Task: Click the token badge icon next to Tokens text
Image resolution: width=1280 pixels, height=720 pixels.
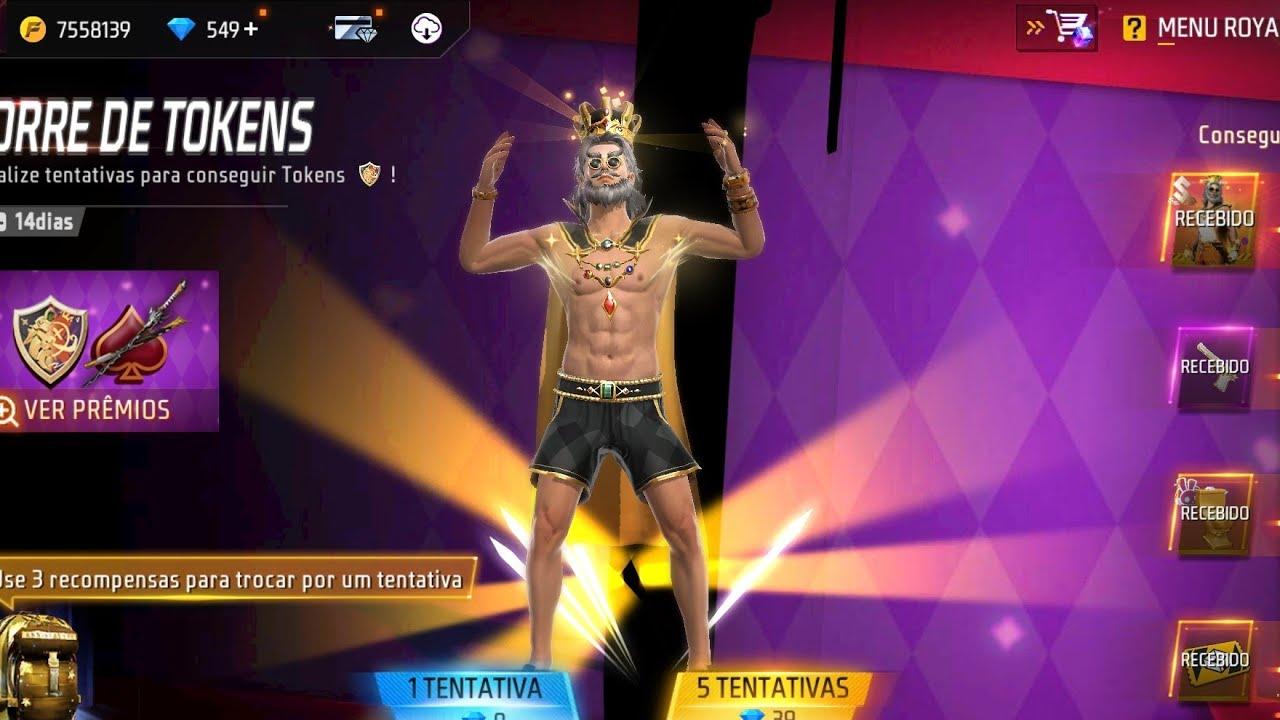Action: (x=371, y=176)
